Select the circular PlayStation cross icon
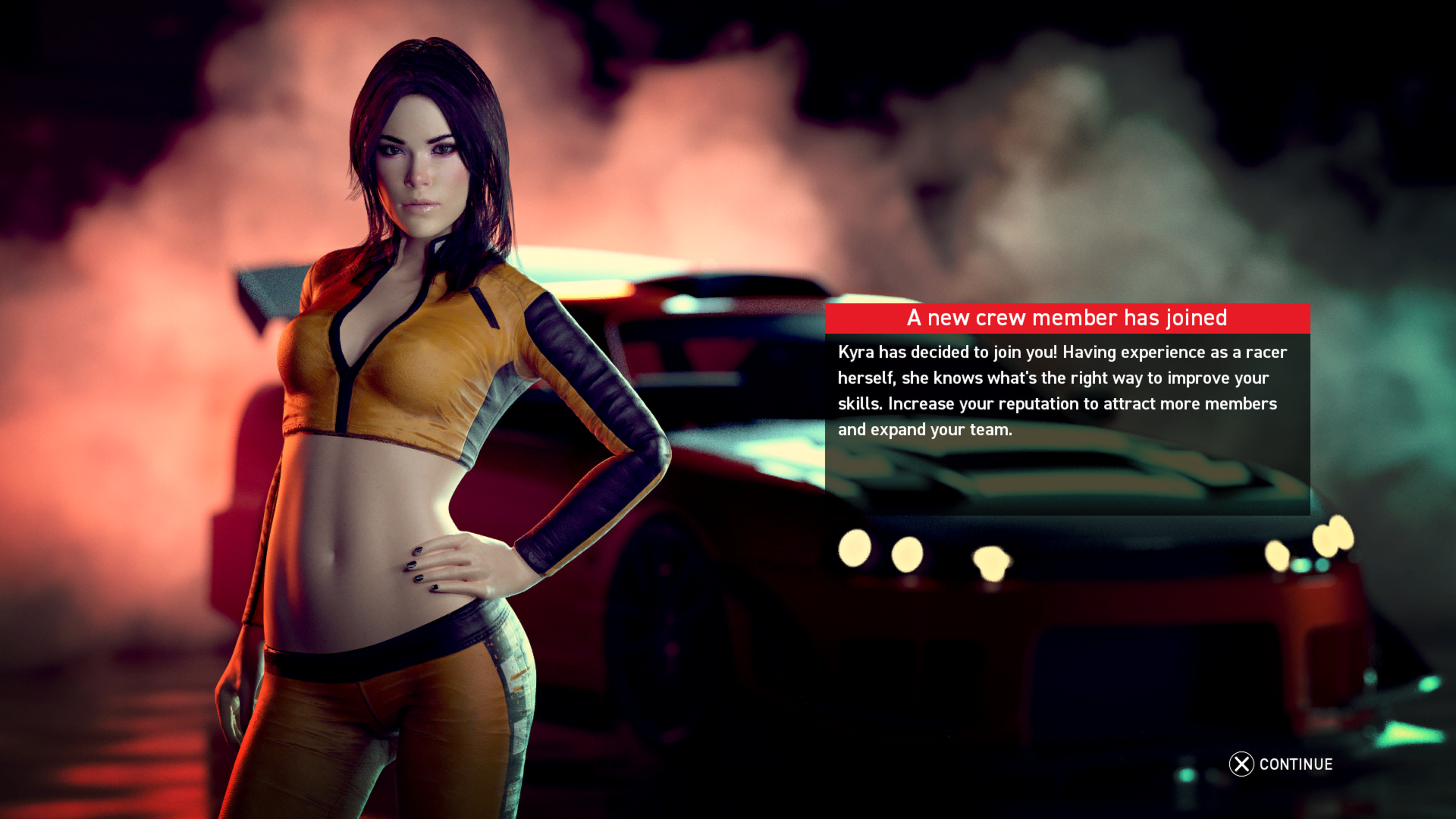The image size is (1456, 819). coord(1241,764)
